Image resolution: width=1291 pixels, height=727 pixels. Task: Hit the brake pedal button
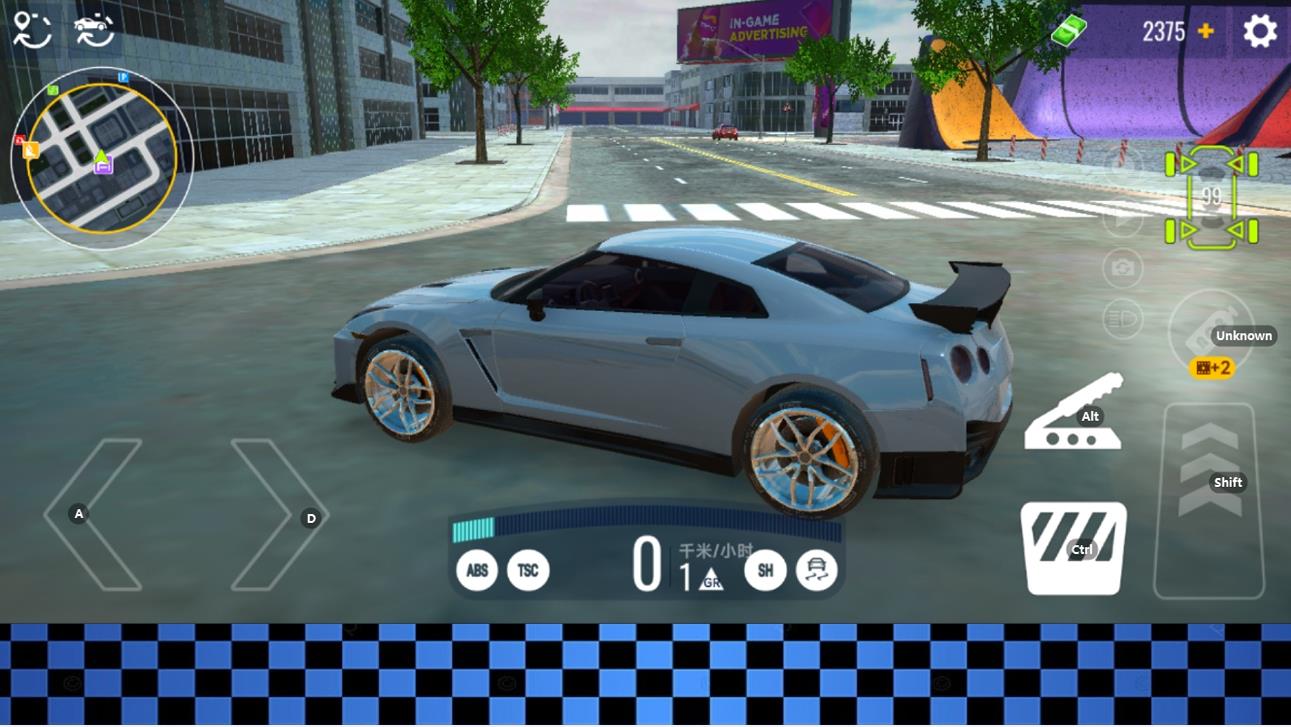coord(1073,548)
